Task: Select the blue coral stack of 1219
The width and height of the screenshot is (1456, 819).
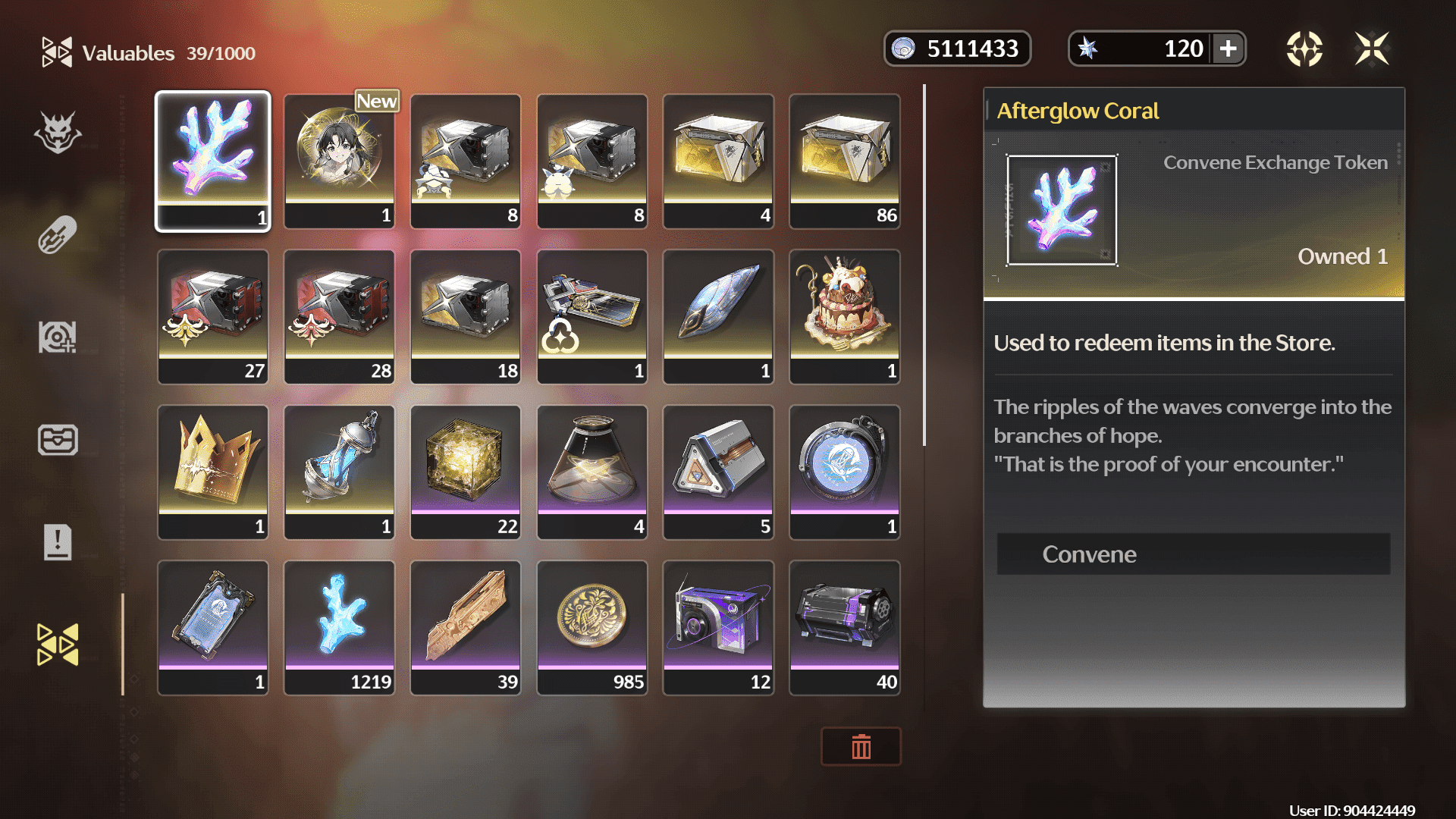Action: (339, 627)
